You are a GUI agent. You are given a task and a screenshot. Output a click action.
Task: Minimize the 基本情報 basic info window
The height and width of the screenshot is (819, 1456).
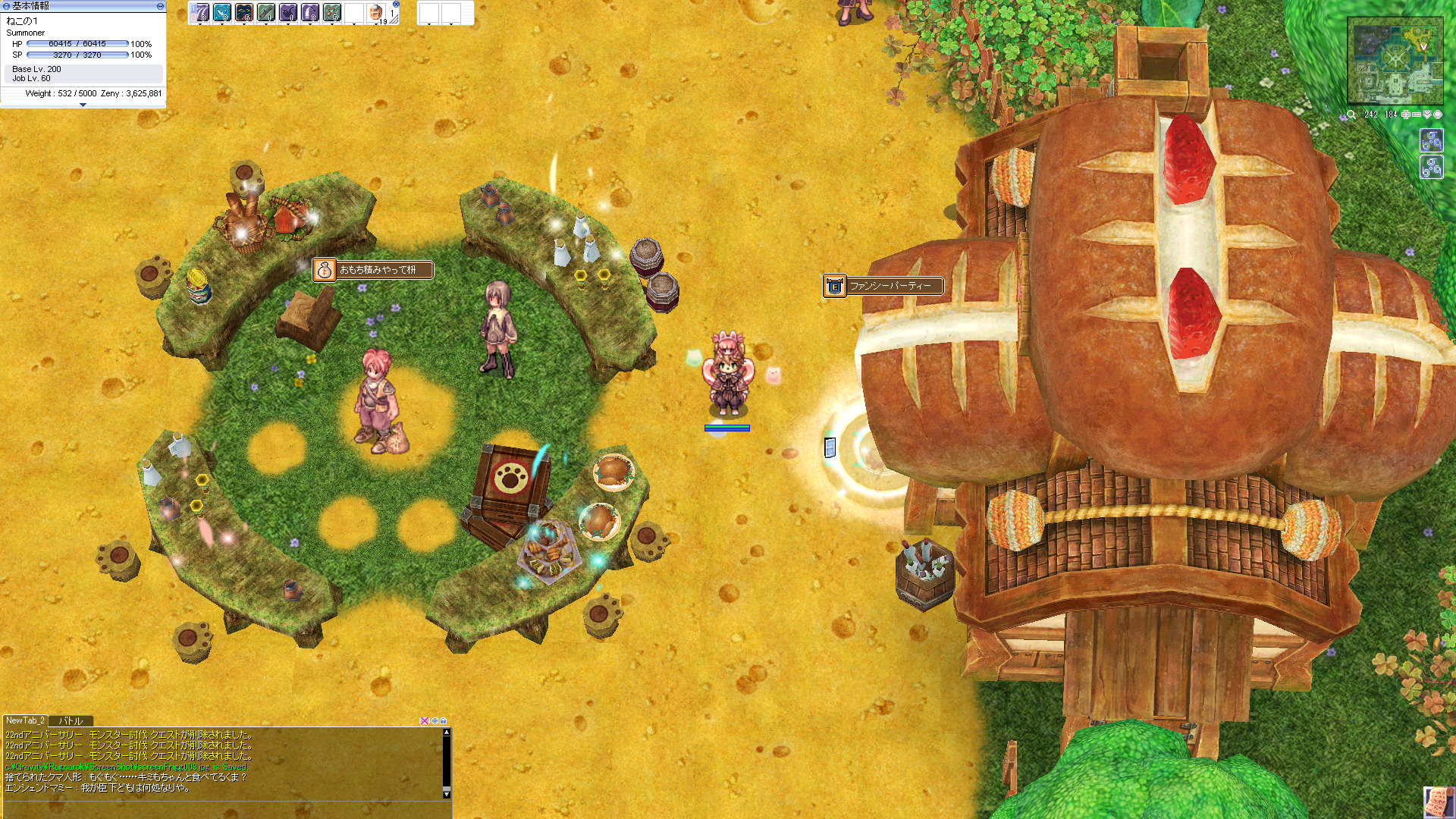[160, 6]
